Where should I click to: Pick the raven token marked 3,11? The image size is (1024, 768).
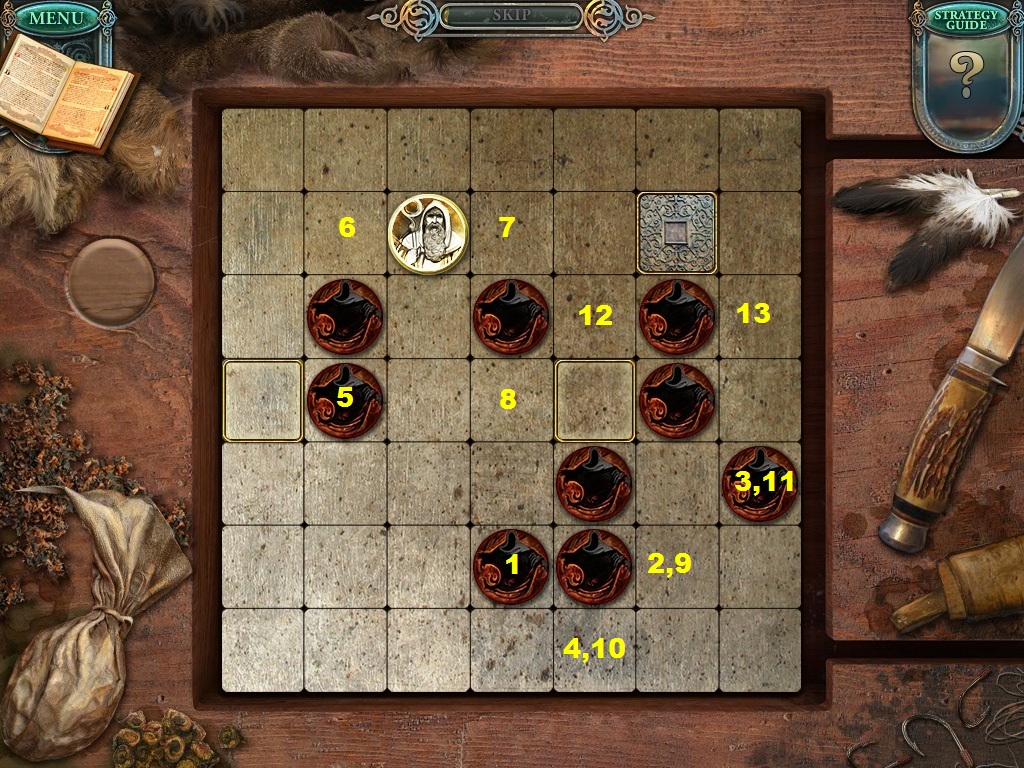tap(760, 483)
